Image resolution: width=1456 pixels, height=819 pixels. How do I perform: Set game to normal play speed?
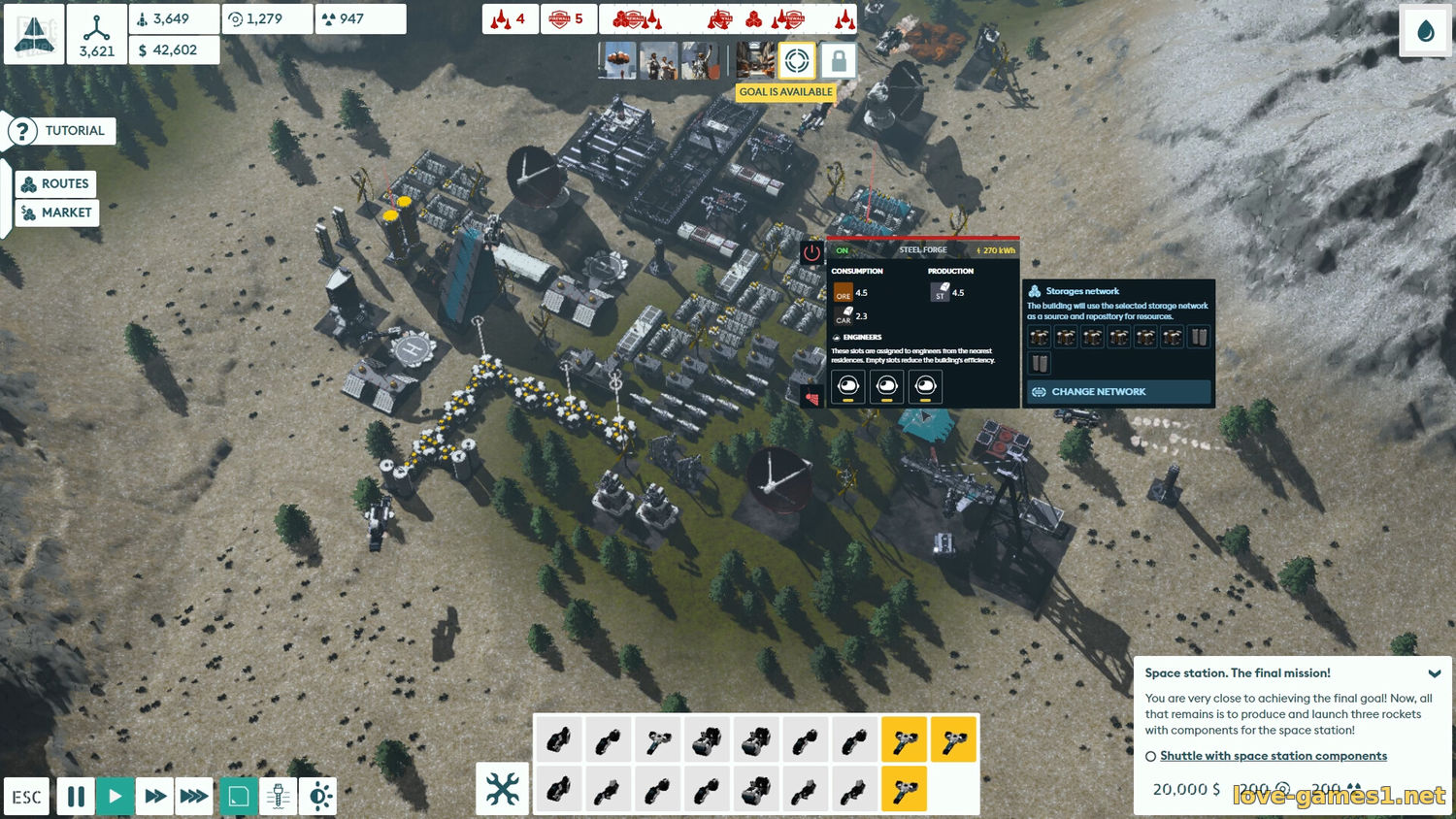pos(115,797)
